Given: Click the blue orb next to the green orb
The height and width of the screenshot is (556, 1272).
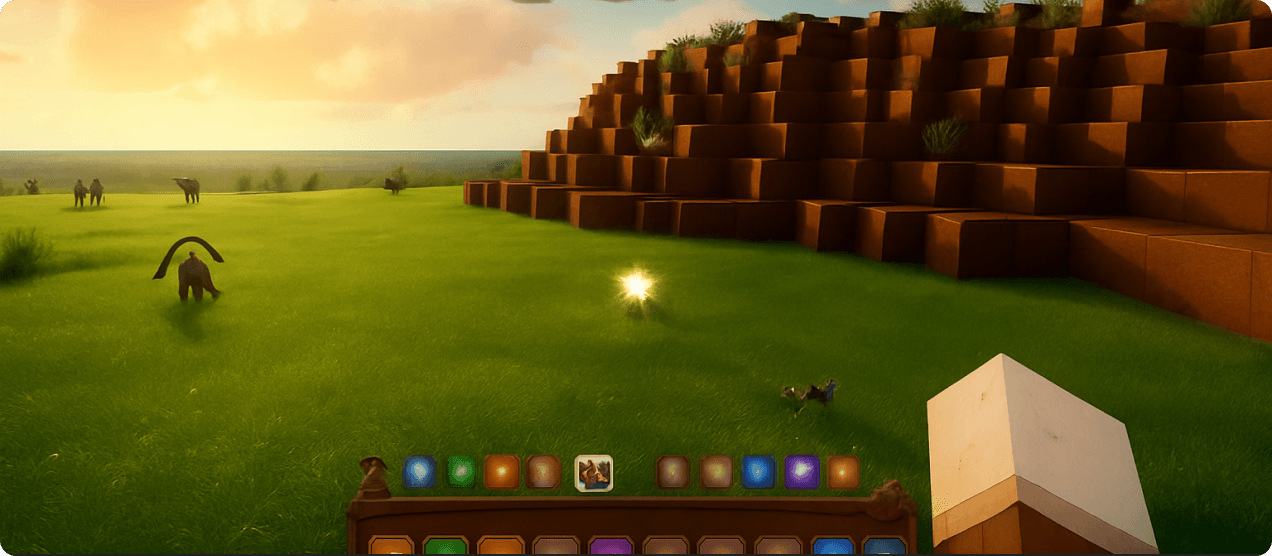Looking at the screenshot, I should pos(420,472).
